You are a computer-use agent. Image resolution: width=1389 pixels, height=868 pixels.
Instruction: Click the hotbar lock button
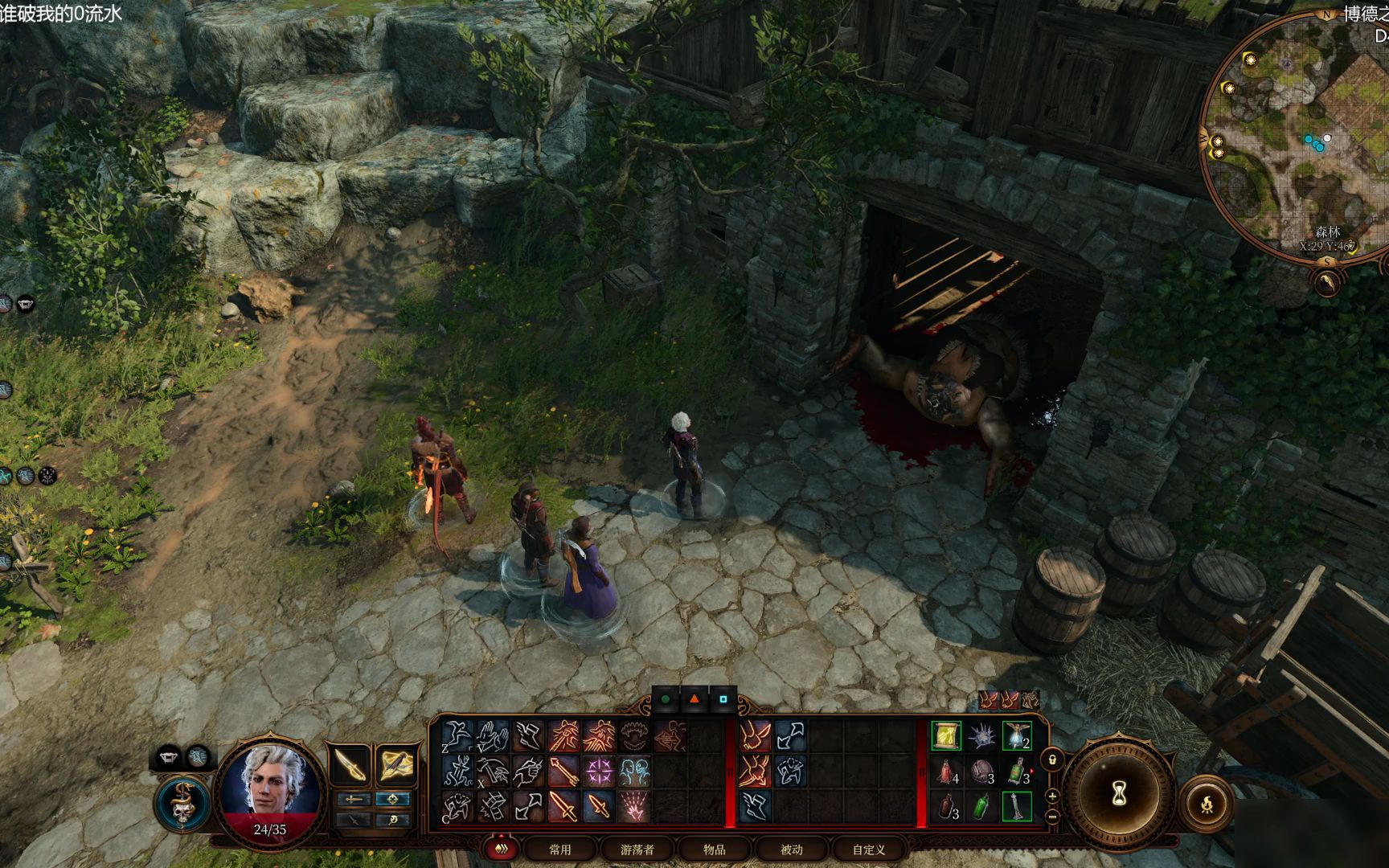1052,759
